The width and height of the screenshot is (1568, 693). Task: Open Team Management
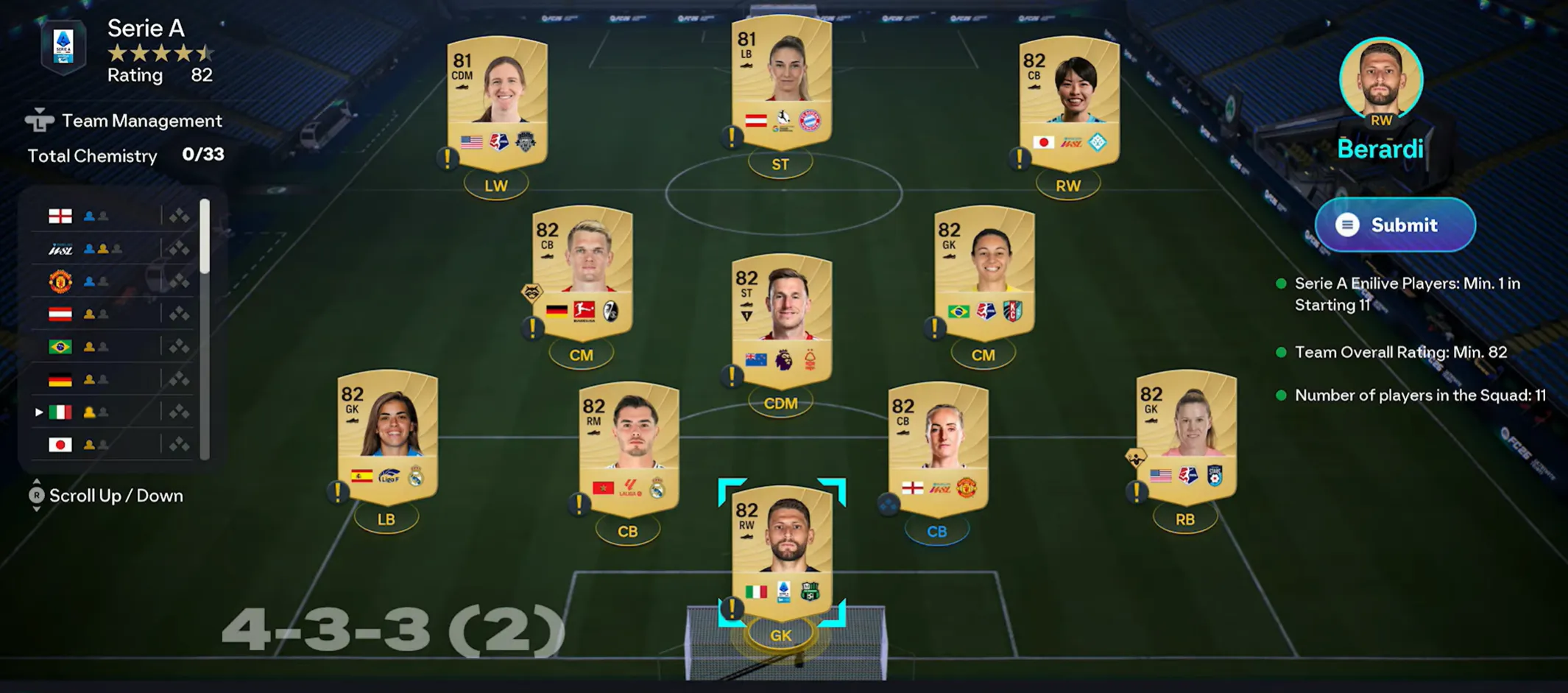pyautogui.click(x=124, y=121)
